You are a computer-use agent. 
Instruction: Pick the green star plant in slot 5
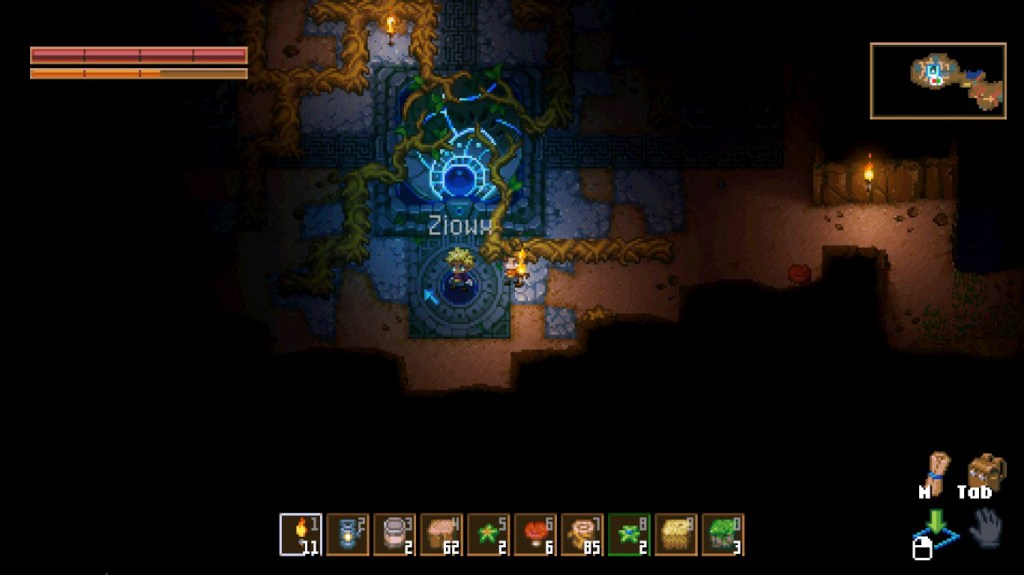pos(488,534)
